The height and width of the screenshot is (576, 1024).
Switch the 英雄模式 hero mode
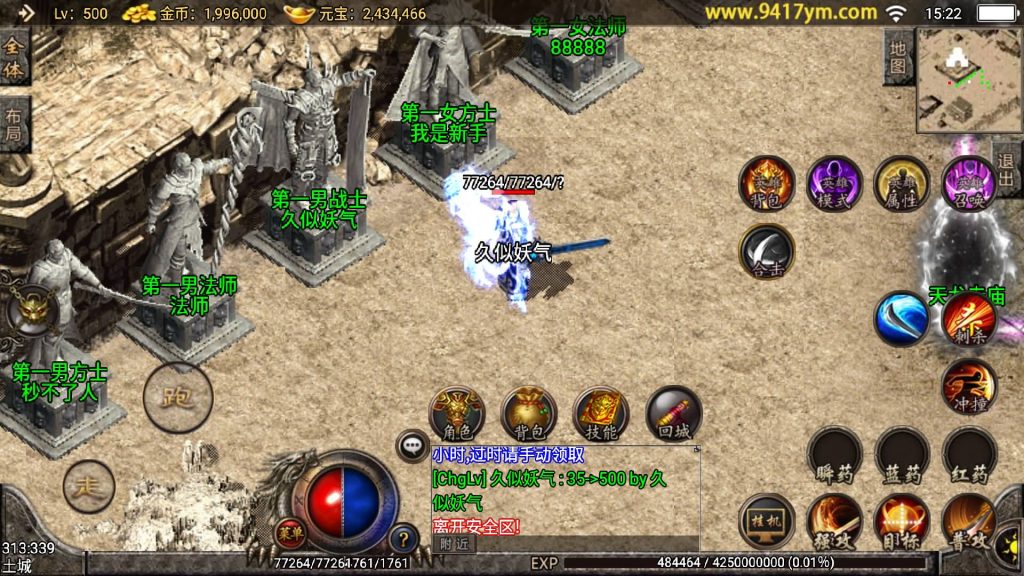click(x=835, y=184)
